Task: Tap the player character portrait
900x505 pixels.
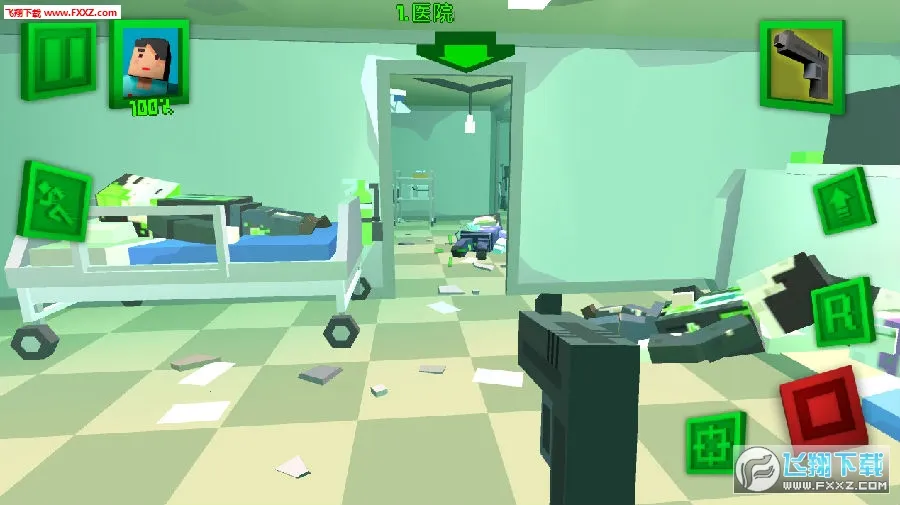Action: coord(148,62)
